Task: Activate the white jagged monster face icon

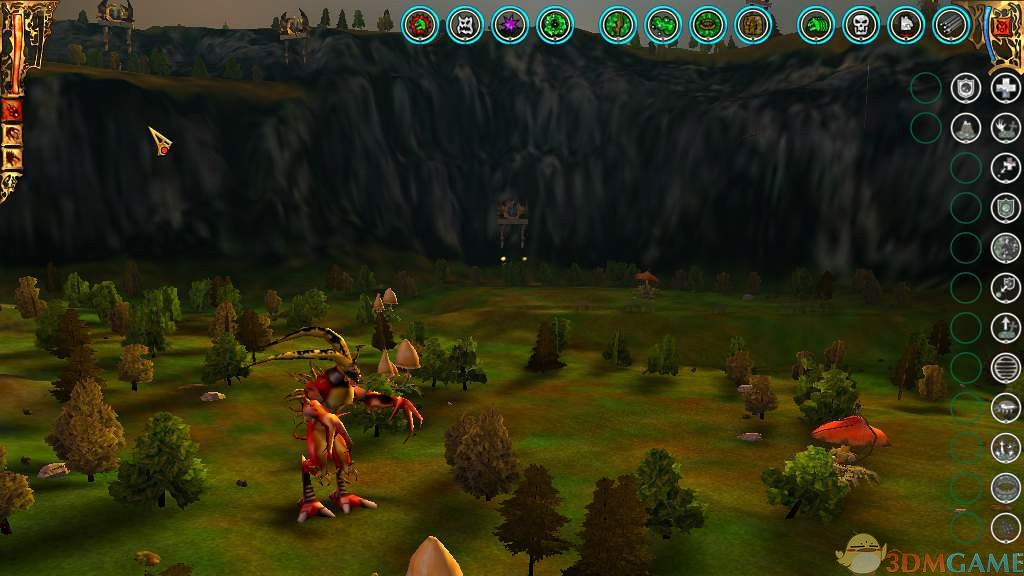Action: click(x=465, y=25)
